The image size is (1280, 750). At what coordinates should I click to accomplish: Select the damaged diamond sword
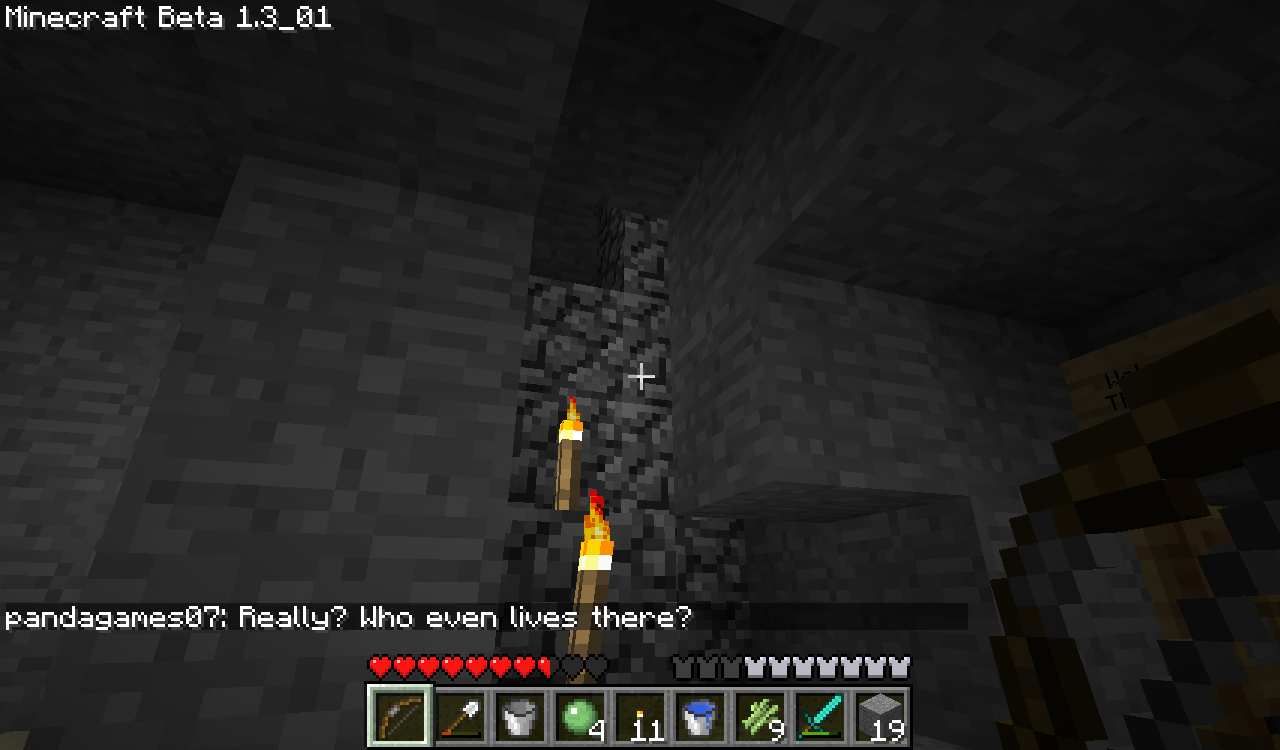point(823,715)
